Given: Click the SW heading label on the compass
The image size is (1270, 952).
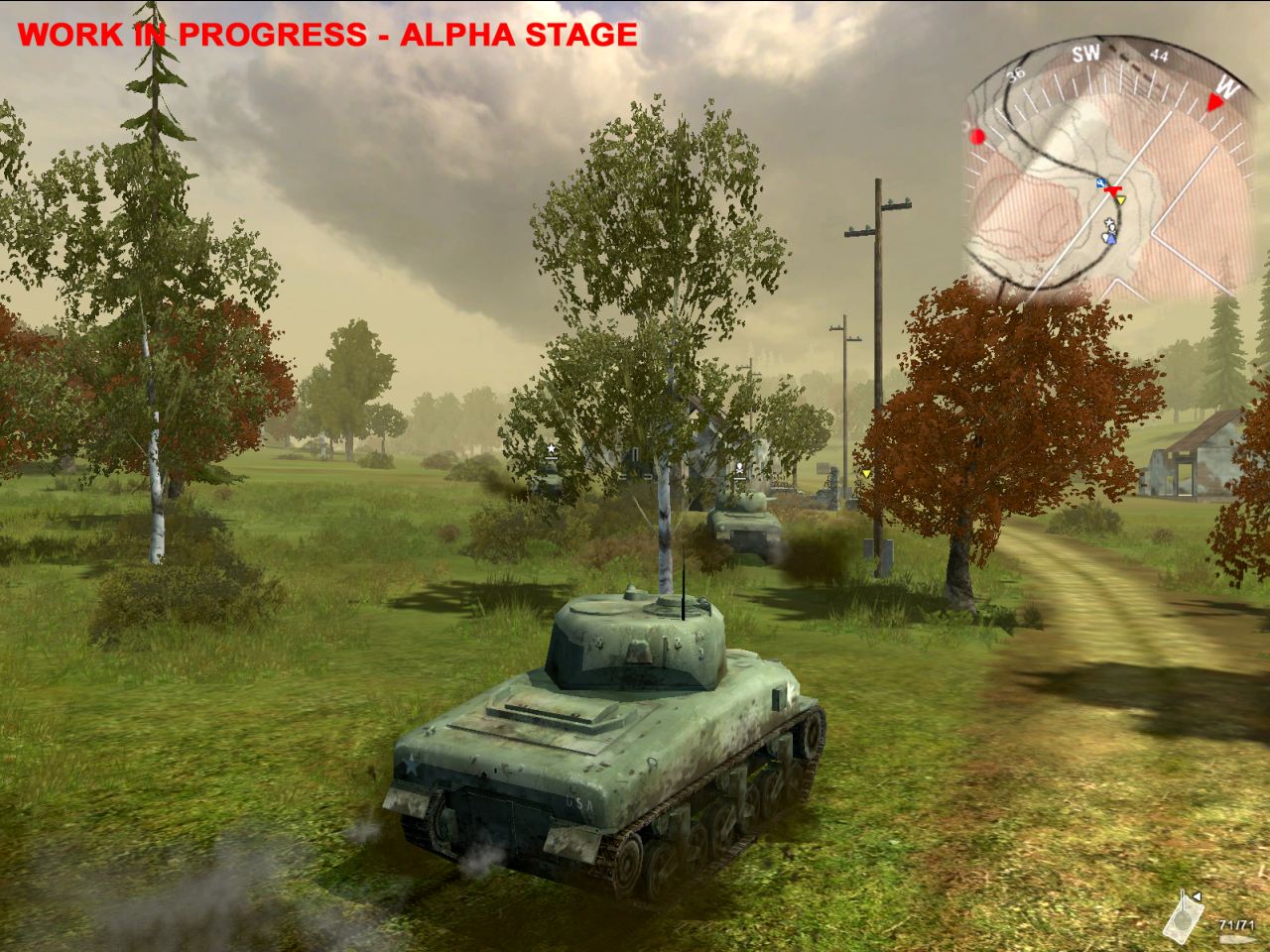Looking at the screenshot, I should click(x=1086, y=53).
